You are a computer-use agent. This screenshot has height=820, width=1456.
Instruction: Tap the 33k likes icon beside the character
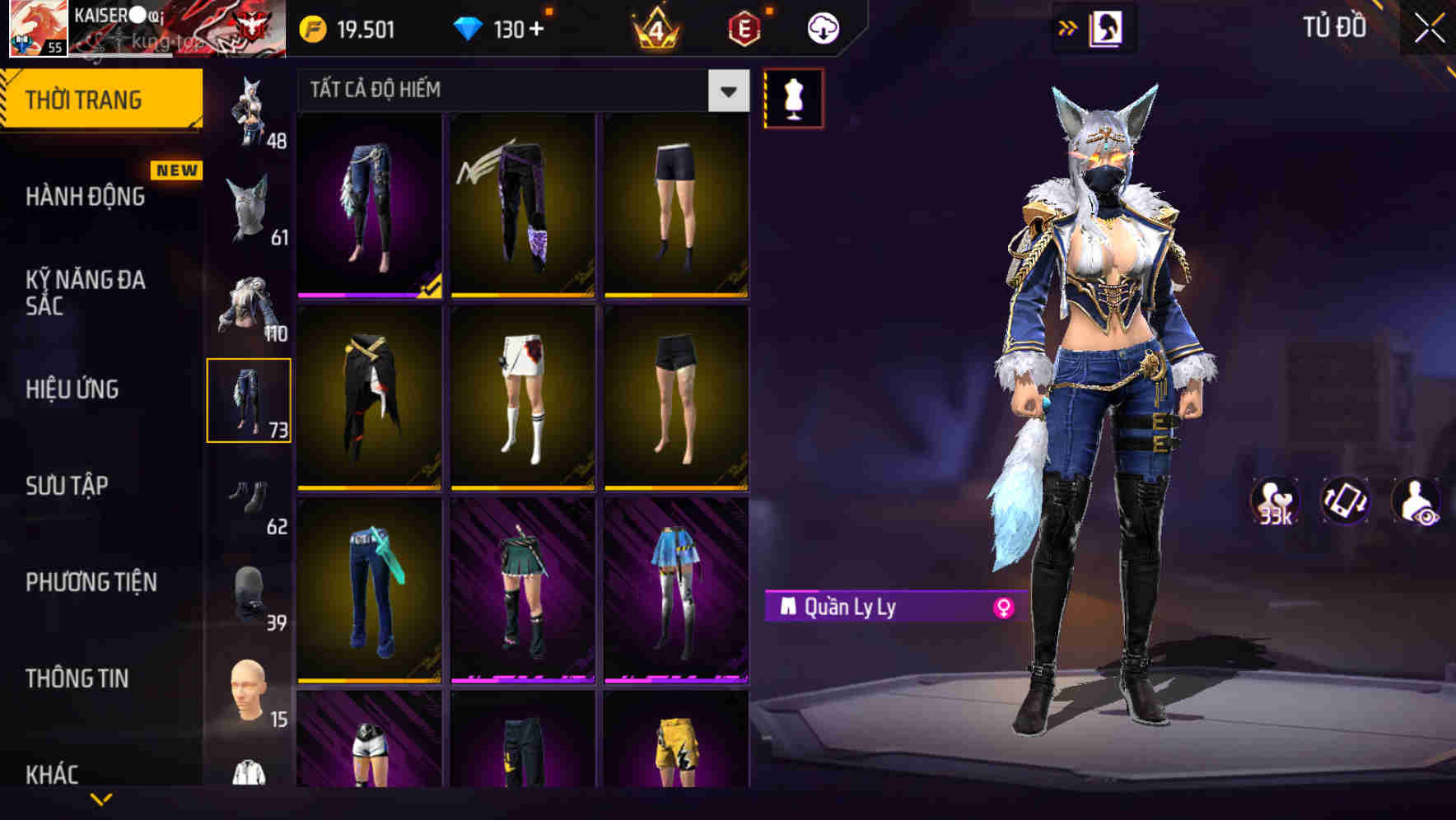(1275, 501)
